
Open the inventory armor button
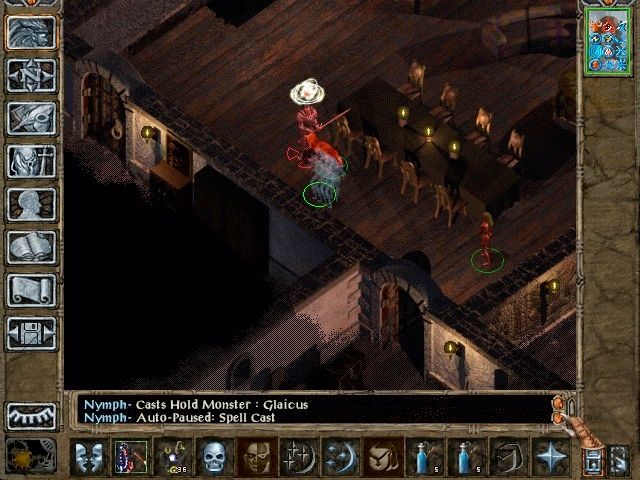click(31, 161)
